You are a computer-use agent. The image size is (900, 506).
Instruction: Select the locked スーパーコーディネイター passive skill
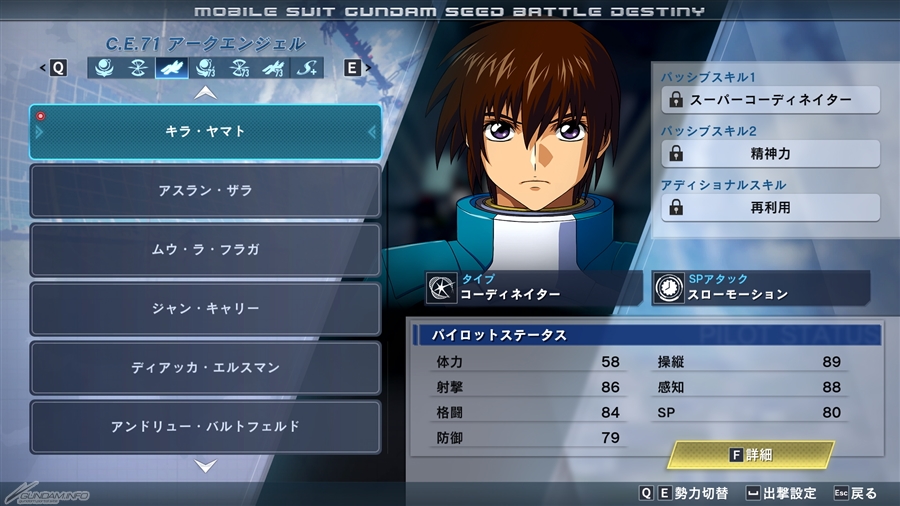[770, 100]
